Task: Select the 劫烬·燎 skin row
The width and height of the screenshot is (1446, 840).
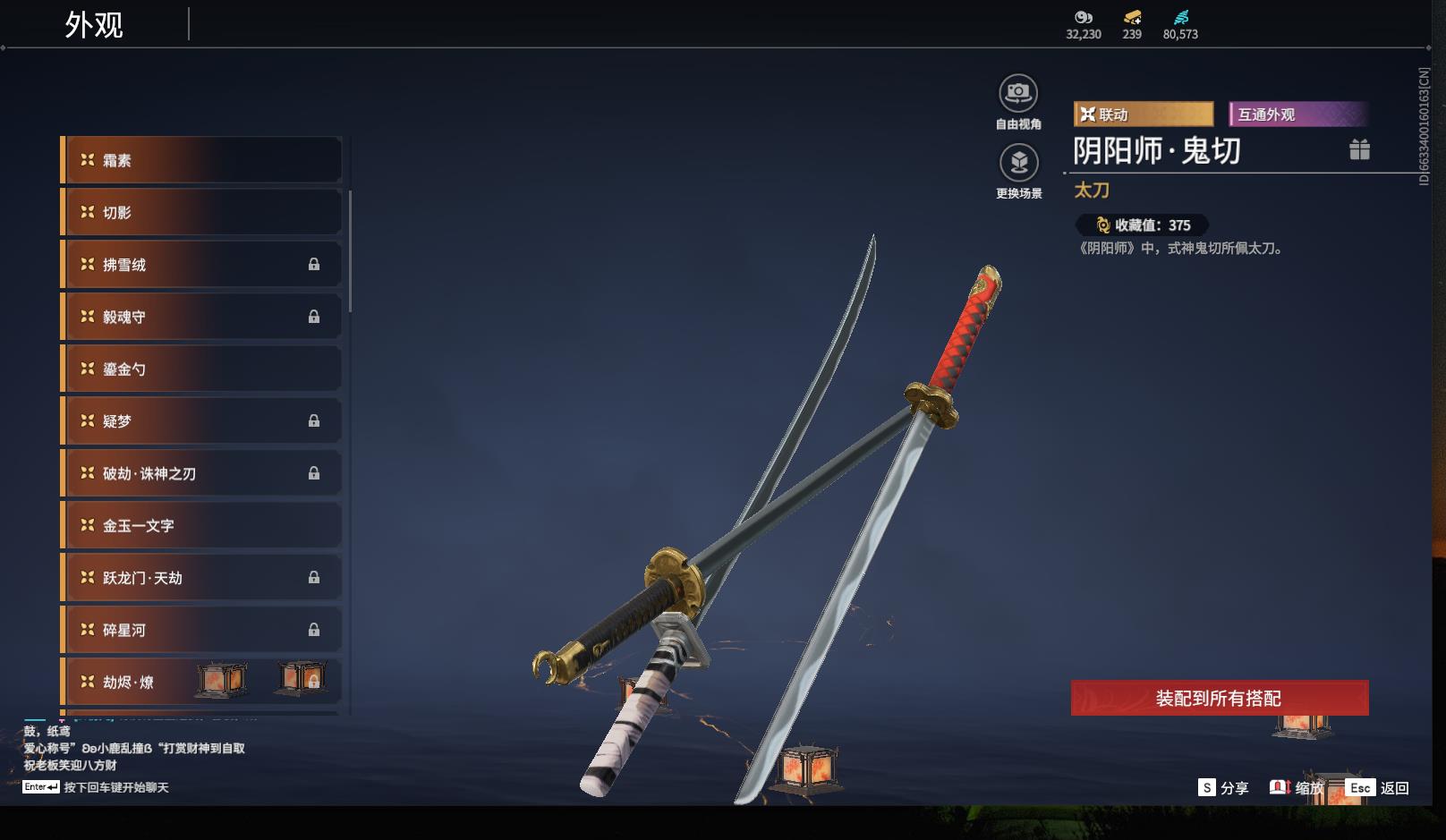Action: coord(201,682)
